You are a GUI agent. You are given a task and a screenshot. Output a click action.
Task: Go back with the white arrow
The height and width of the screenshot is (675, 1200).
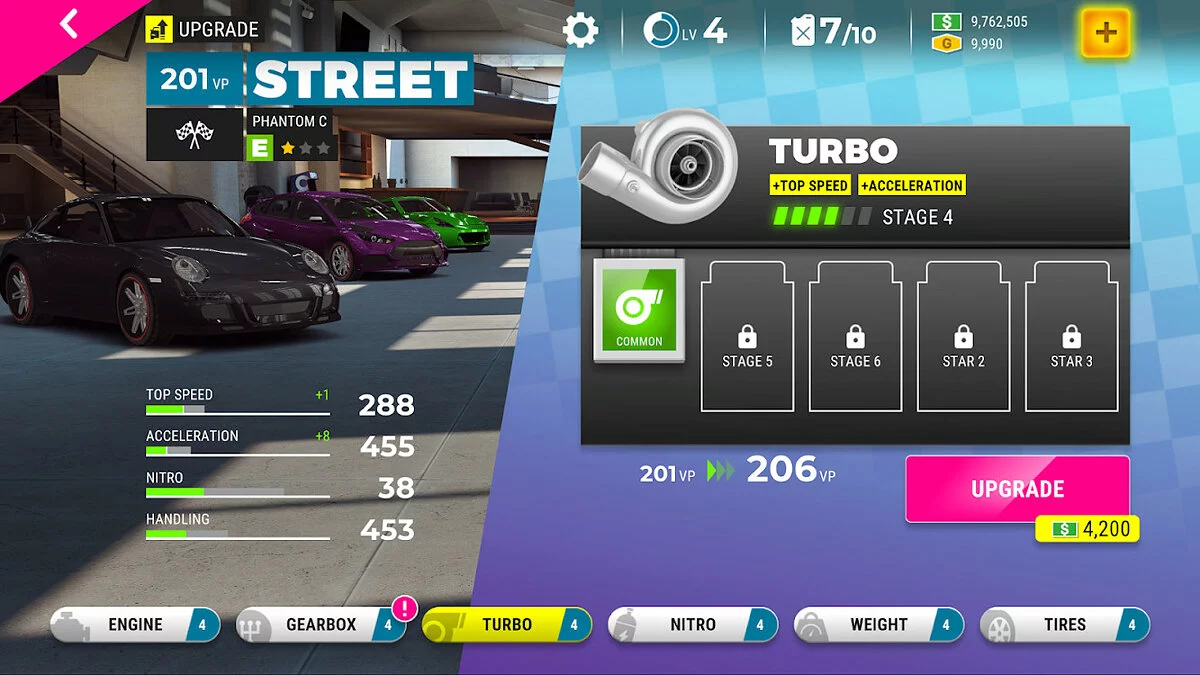click(68, 23)
